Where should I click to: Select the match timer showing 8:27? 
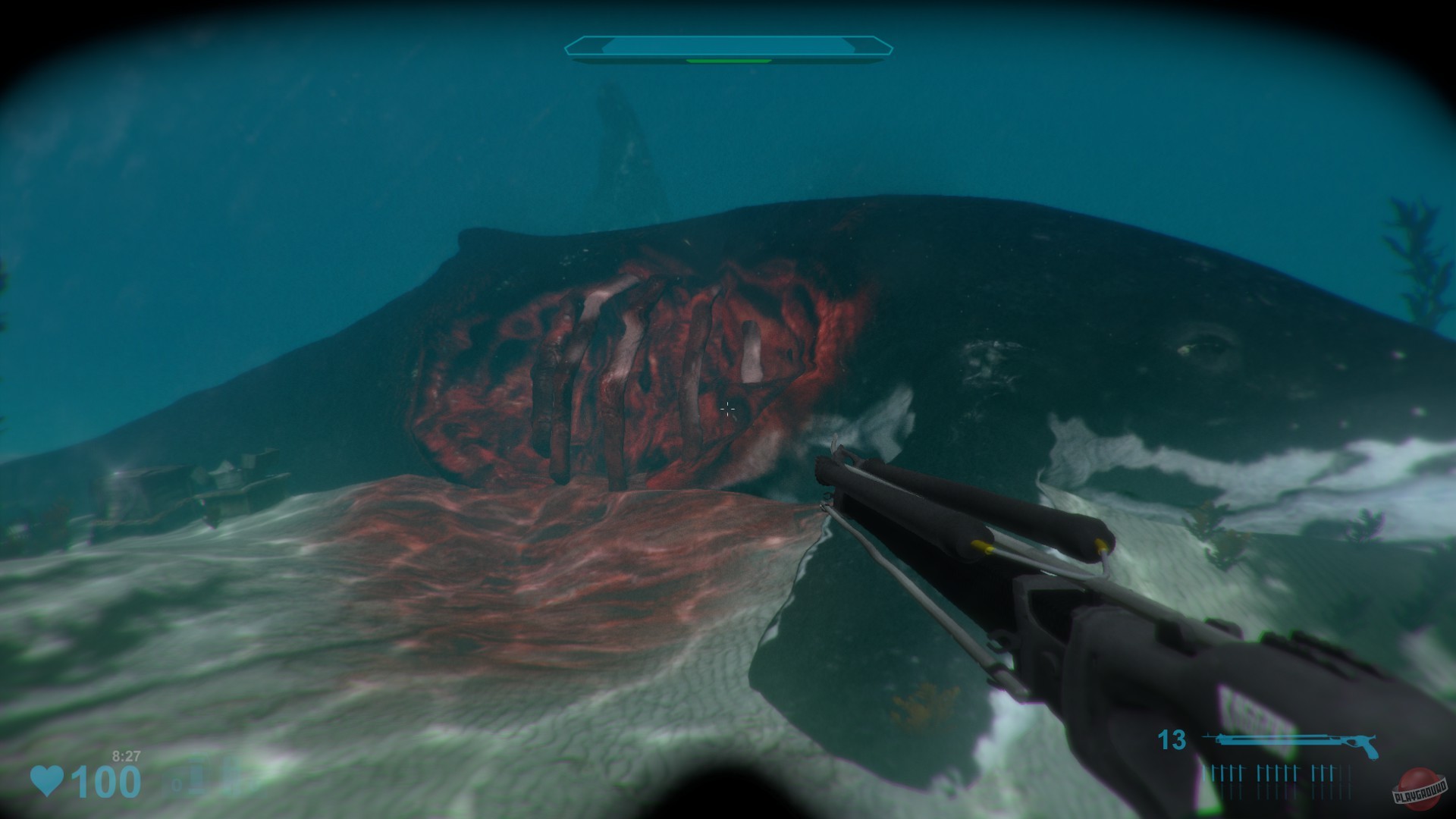click(127, 756)
